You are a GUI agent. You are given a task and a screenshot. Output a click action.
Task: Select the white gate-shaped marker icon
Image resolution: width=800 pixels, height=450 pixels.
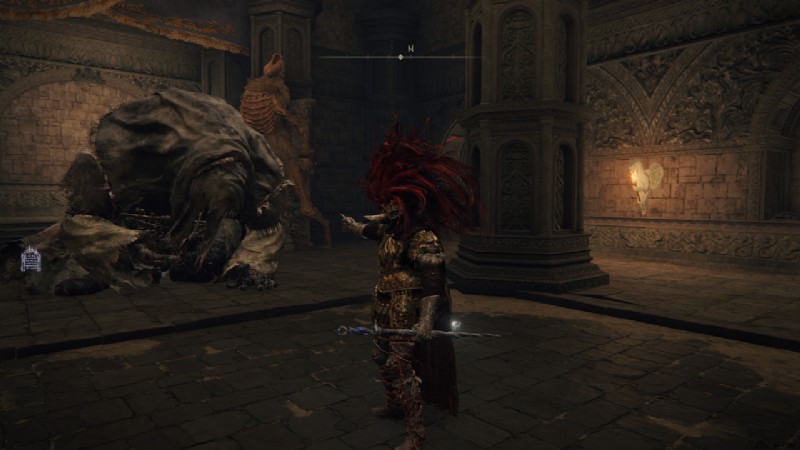(30, 259)
